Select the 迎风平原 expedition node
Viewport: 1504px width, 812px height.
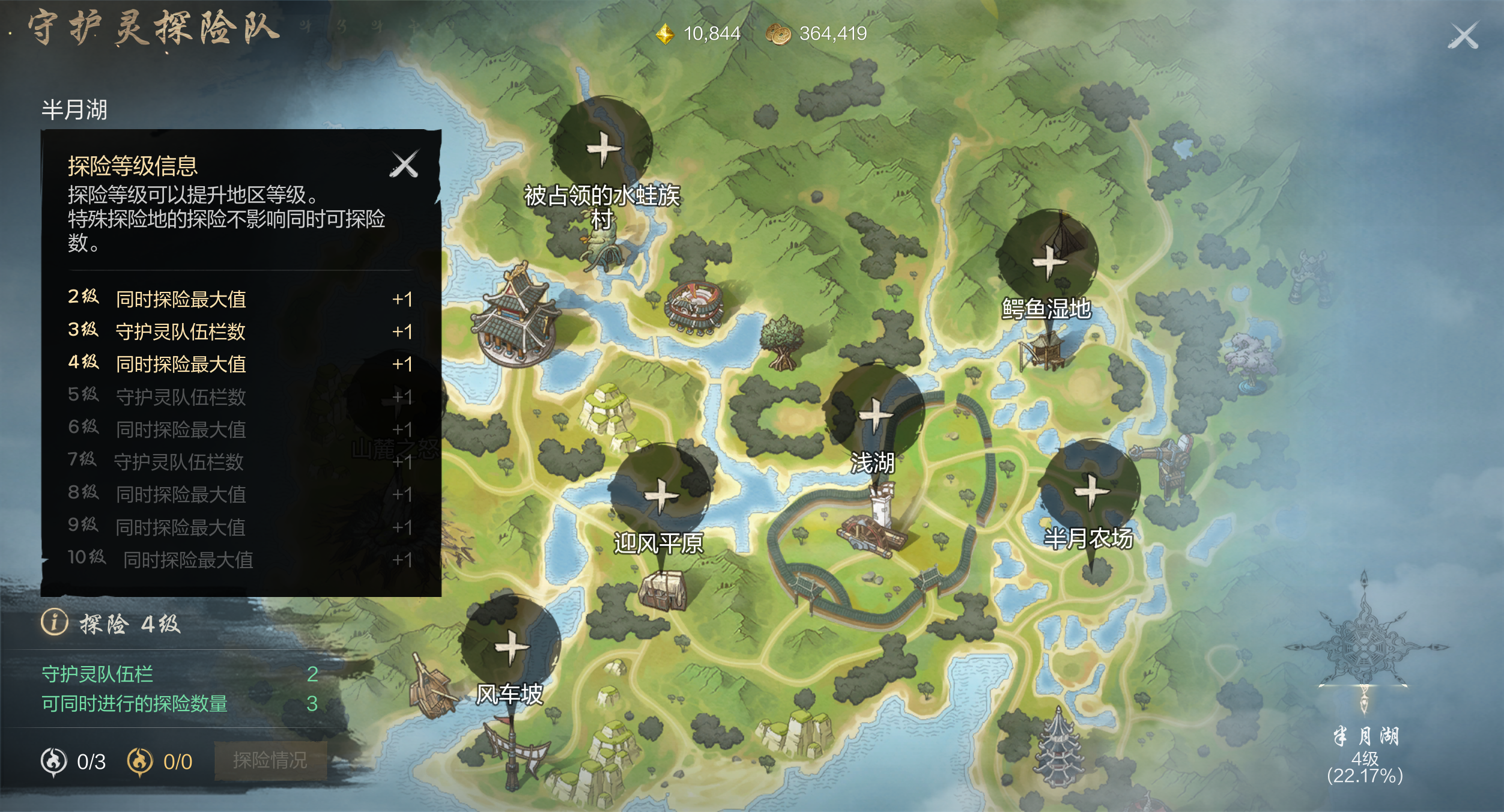click(661, 495)
